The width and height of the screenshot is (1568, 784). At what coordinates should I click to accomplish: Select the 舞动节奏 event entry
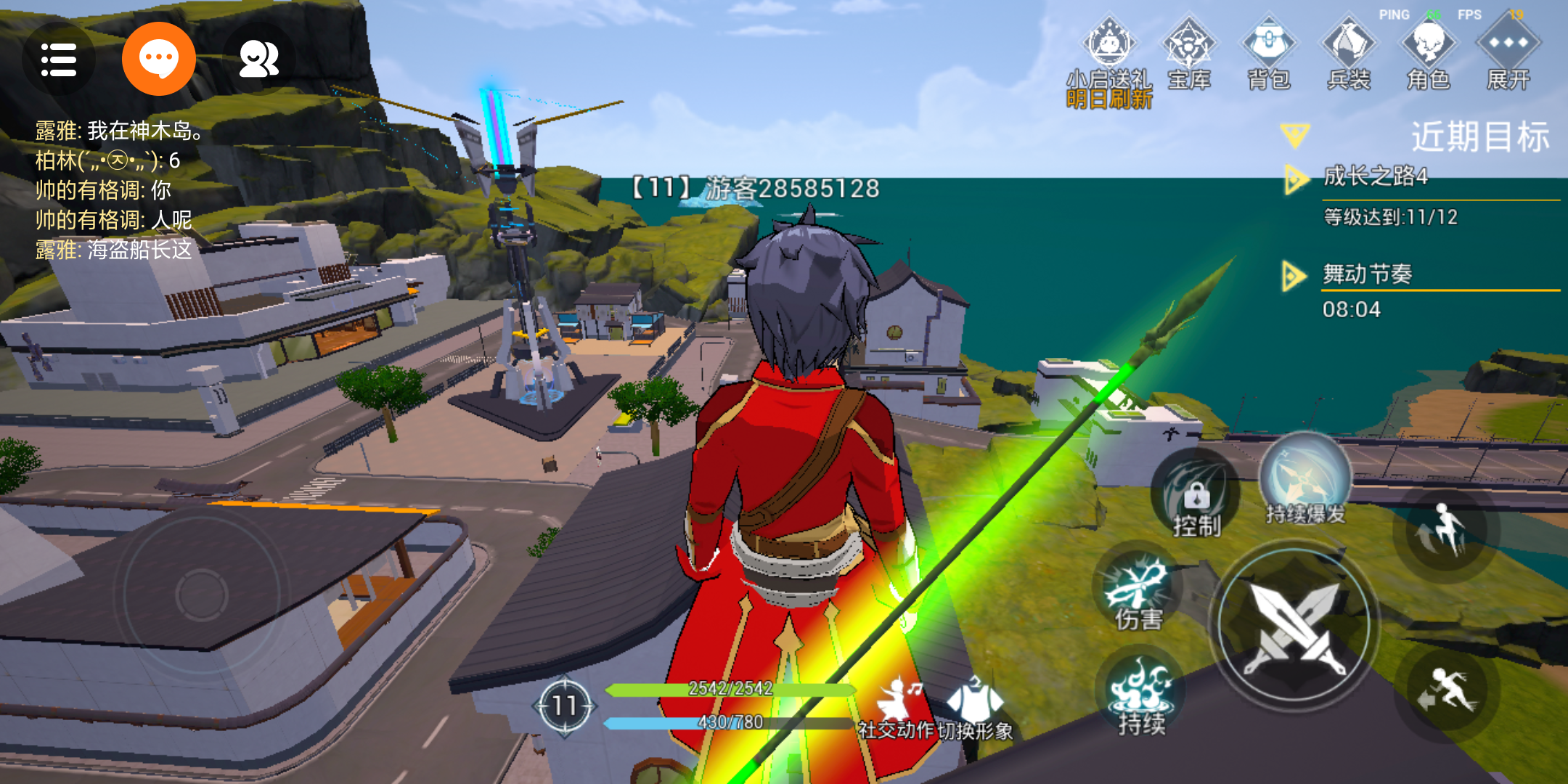tap(1367, 274)
